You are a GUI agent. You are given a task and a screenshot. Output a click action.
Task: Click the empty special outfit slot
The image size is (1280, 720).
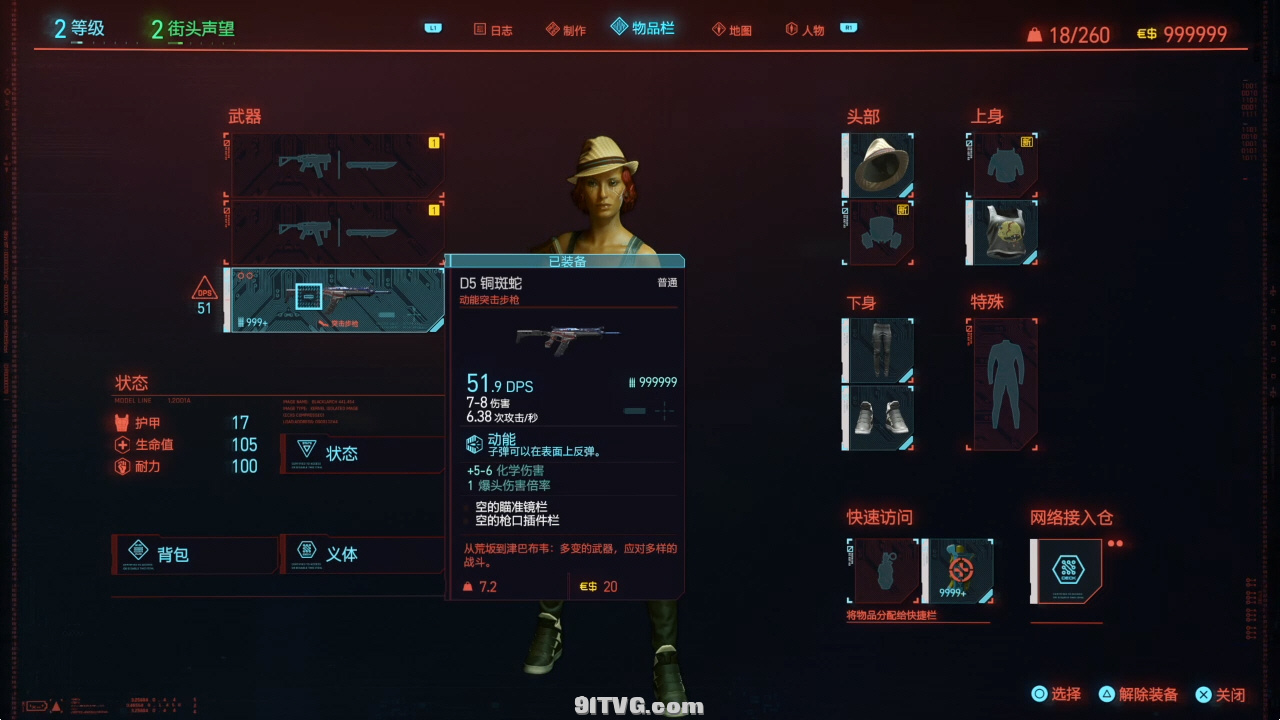1003,384
